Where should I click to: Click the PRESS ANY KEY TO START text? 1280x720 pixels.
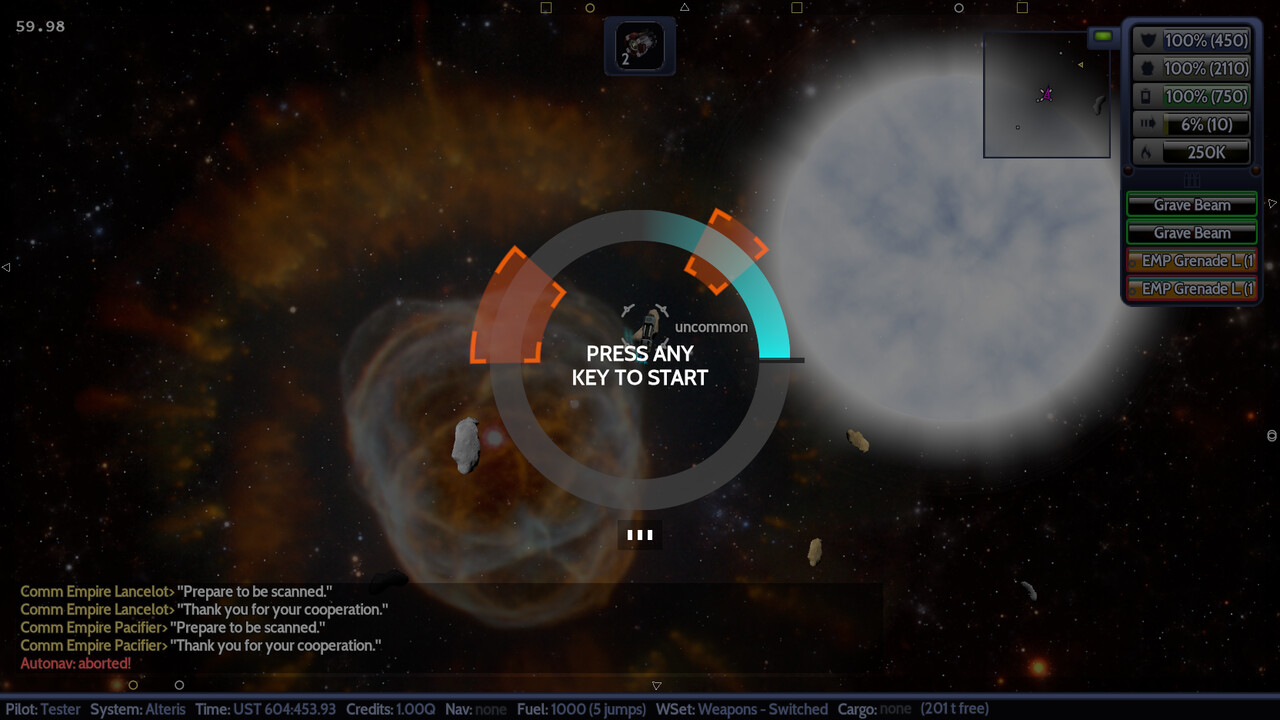click(x=640, y=365)
